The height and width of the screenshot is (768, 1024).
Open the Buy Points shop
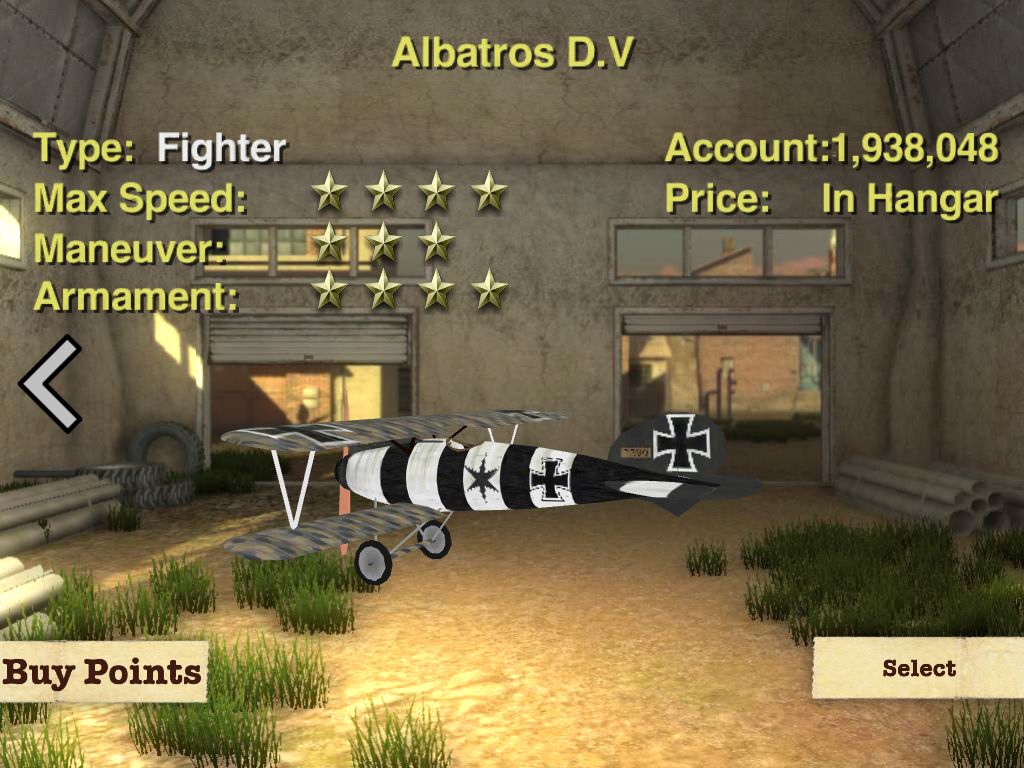click(x=102, y=671)
